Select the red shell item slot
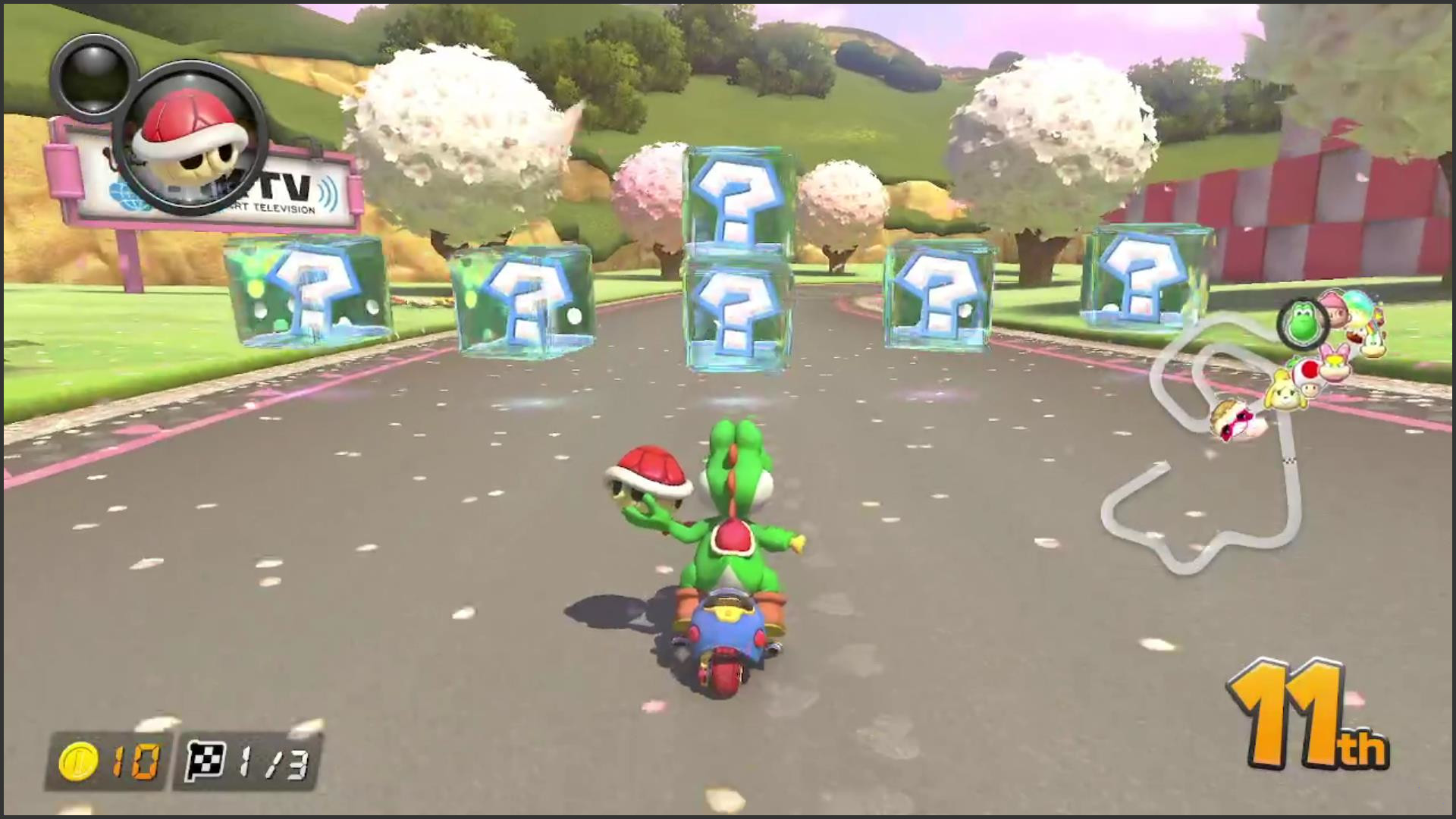The image size is (1456, 819). click(x=193, y=138)
